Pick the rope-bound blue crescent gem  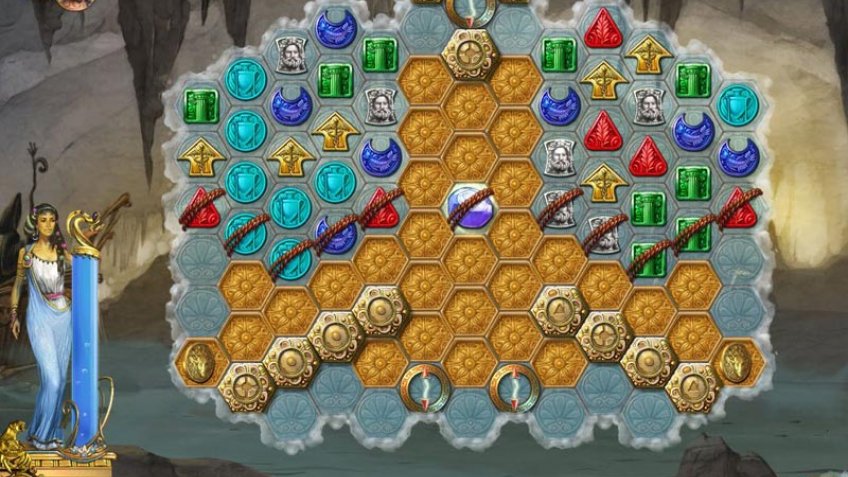(x=336, y=234)
